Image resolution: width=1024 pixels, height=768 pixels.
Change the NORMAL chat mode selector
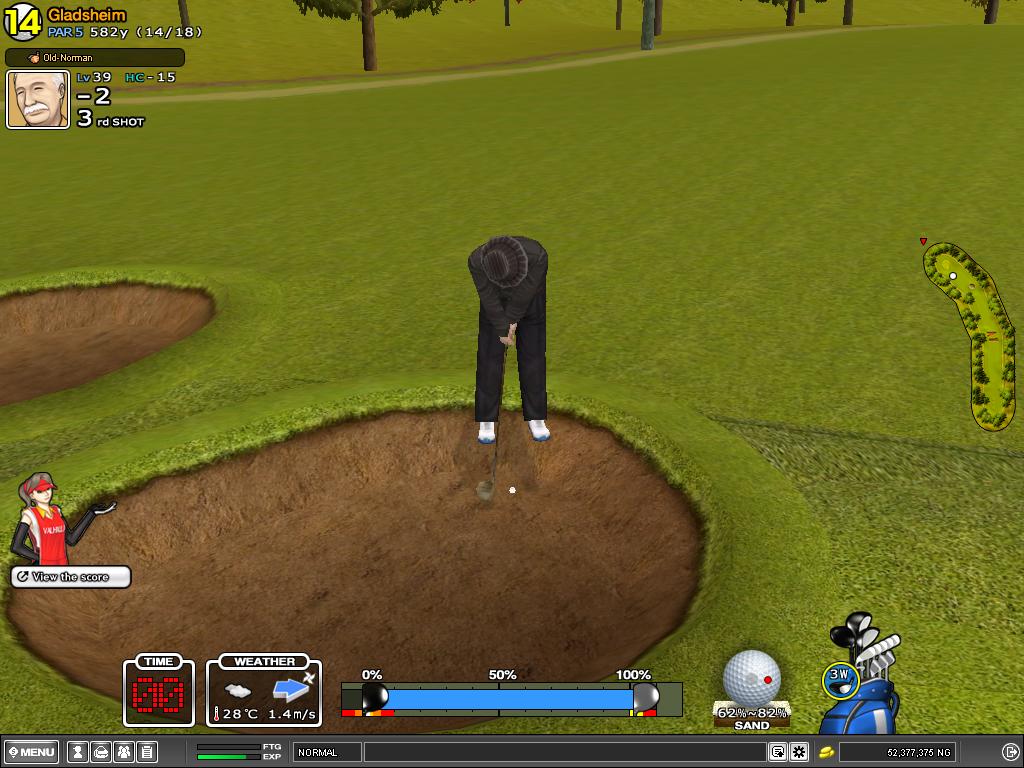[x=326, y=752]
